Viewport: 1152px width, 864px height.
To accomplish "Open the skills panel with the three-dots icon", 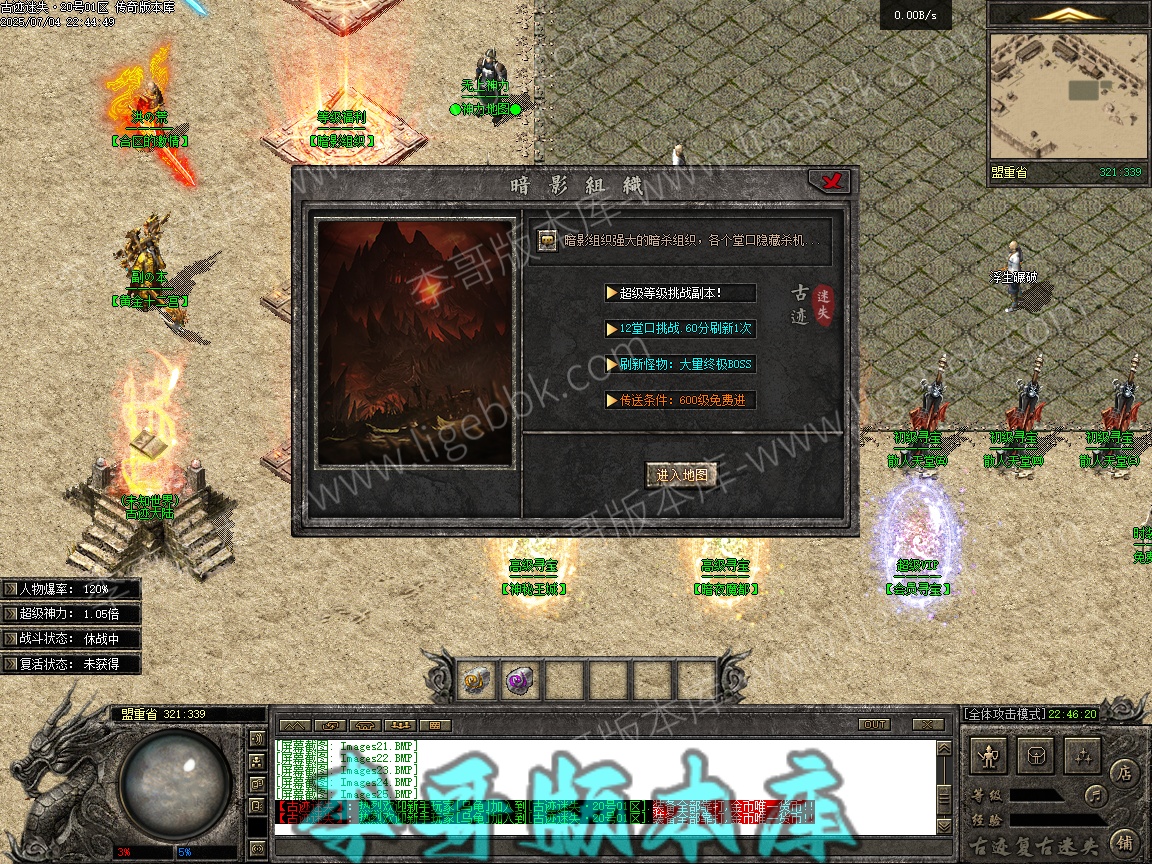I will pos(1082,756).
